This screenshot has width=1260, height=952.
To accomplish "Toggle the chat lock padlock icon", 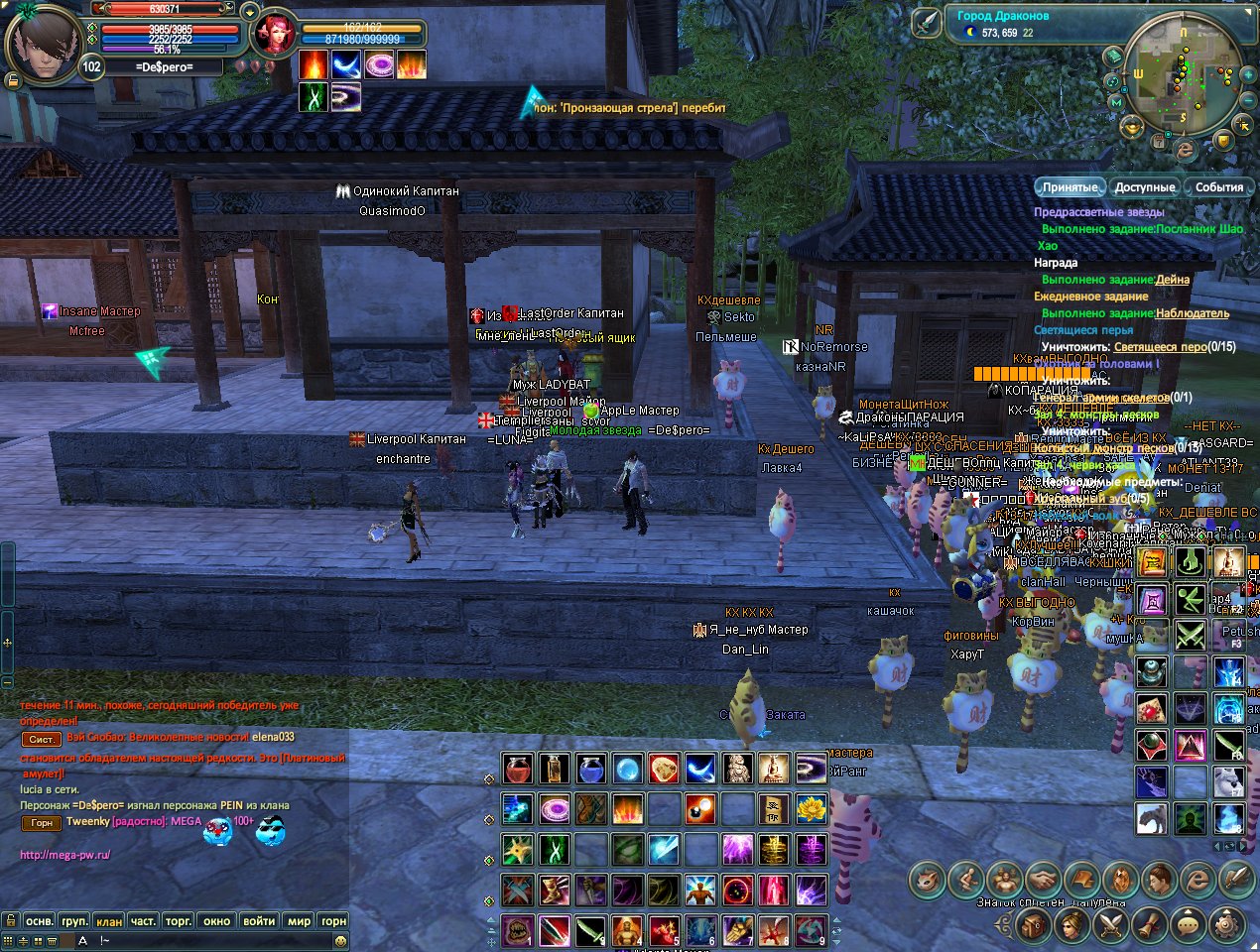I will pyautogui.click(x=11, y=921).
